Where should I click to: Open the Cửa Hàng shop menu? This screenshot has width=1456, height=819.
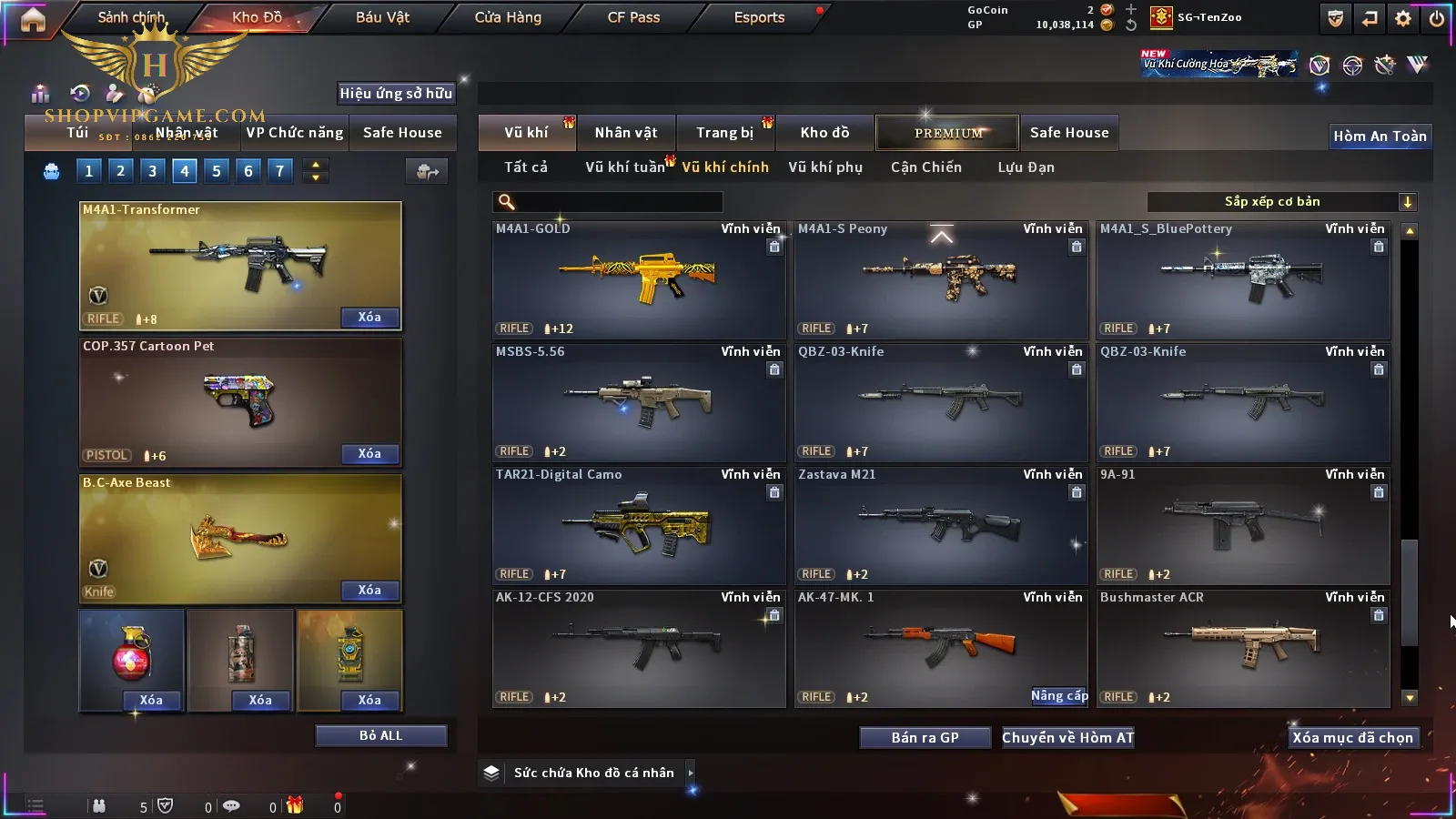[x=508, y=17]
